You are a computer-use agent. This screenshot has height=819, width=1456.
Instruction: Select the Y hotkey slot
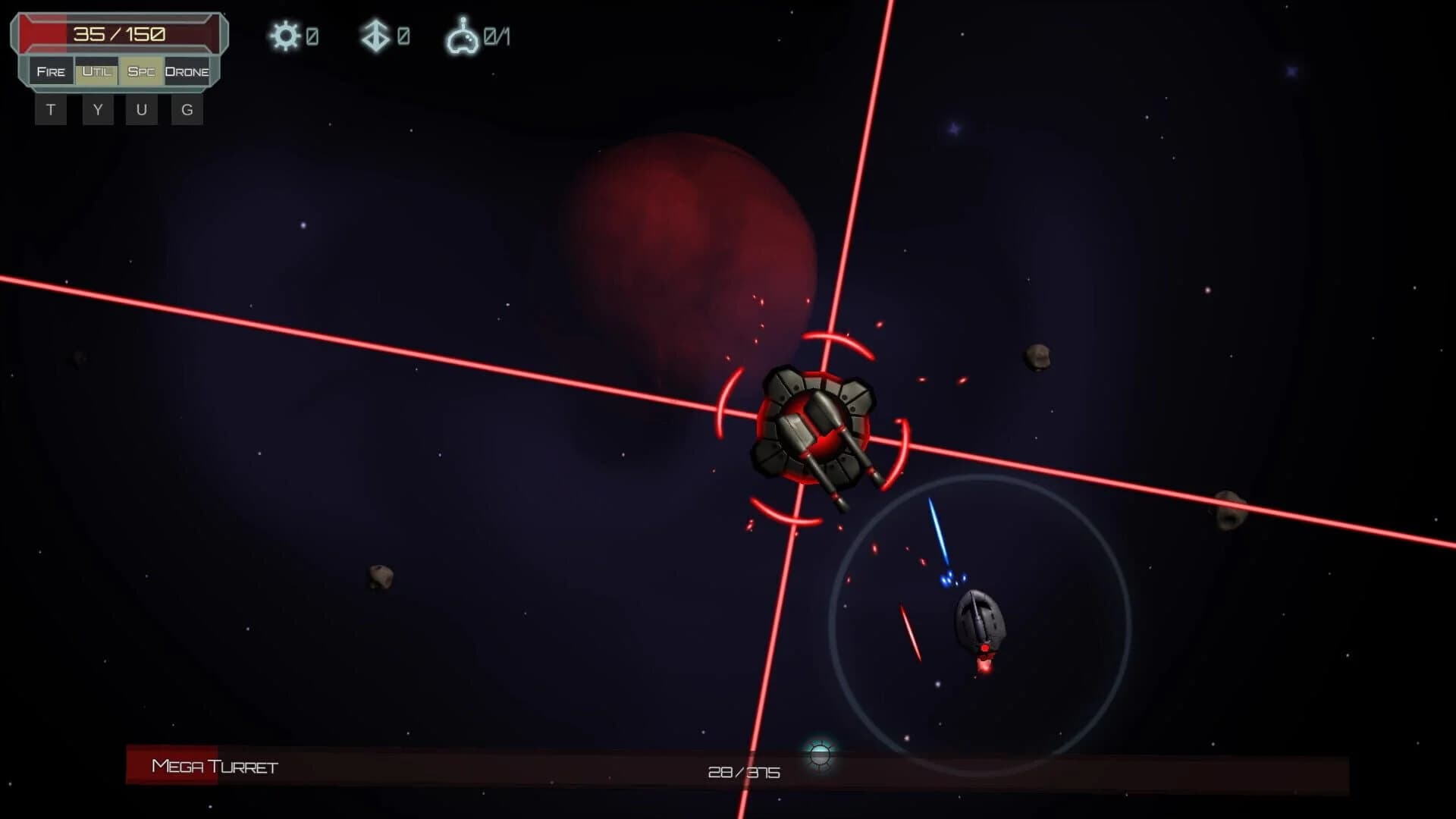pos(96,109)
